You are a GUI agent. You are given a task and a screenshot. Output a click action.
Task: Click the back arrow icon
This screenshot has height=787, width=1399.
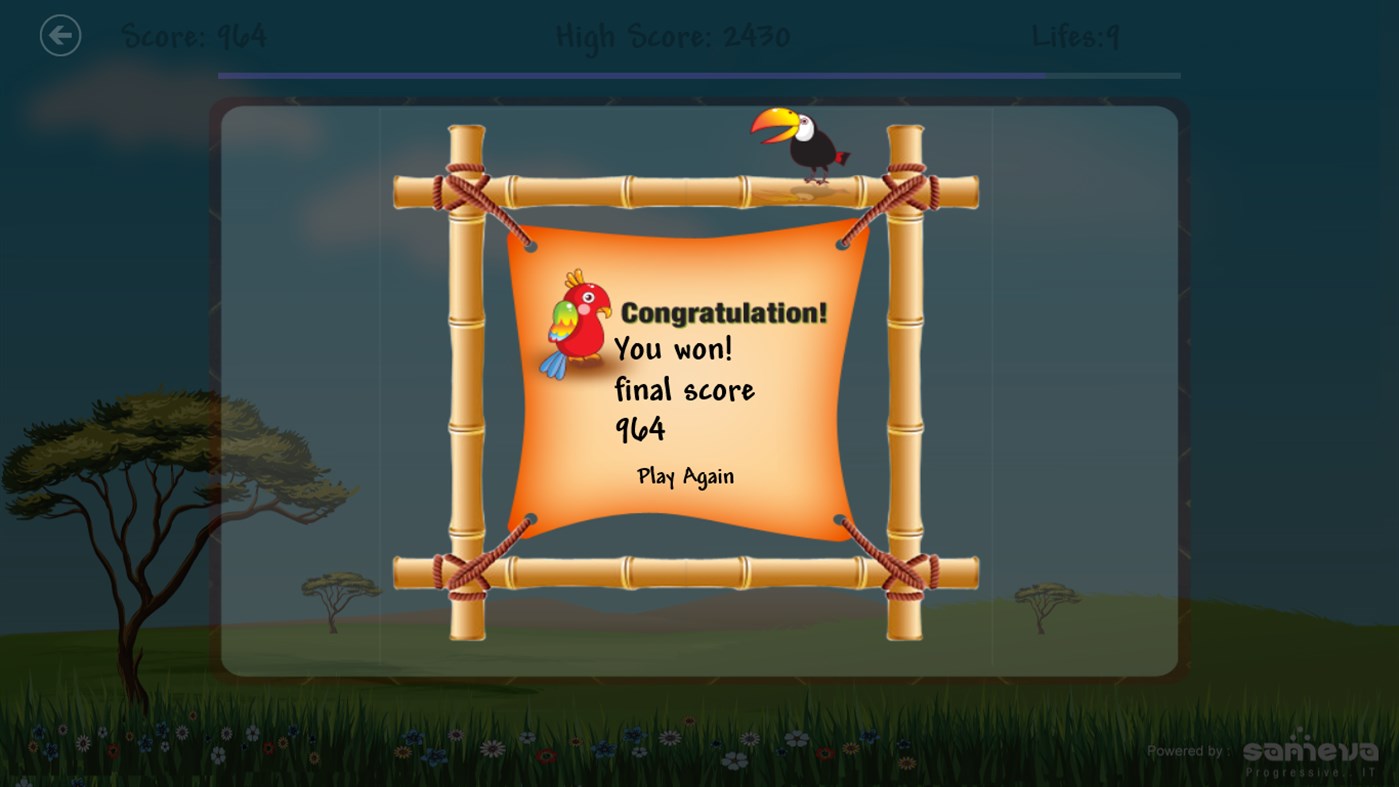[x=60, y=35]
